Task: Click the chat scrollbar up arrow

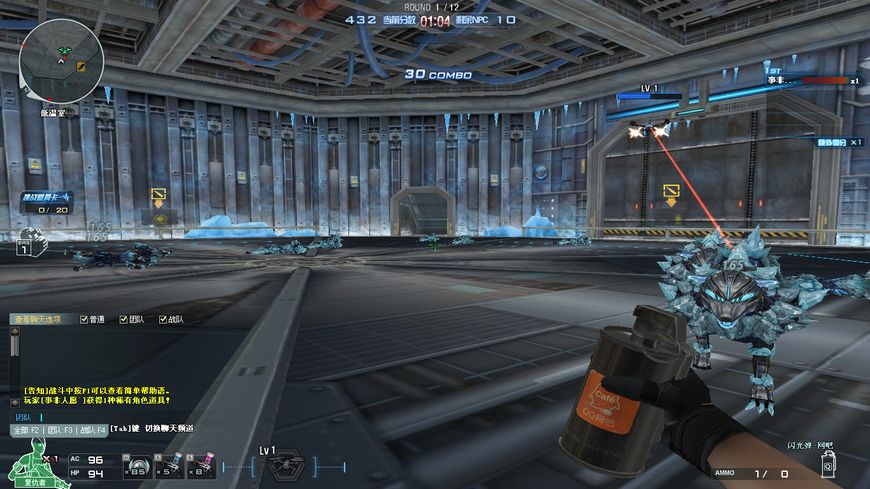Action: [14, 331]
